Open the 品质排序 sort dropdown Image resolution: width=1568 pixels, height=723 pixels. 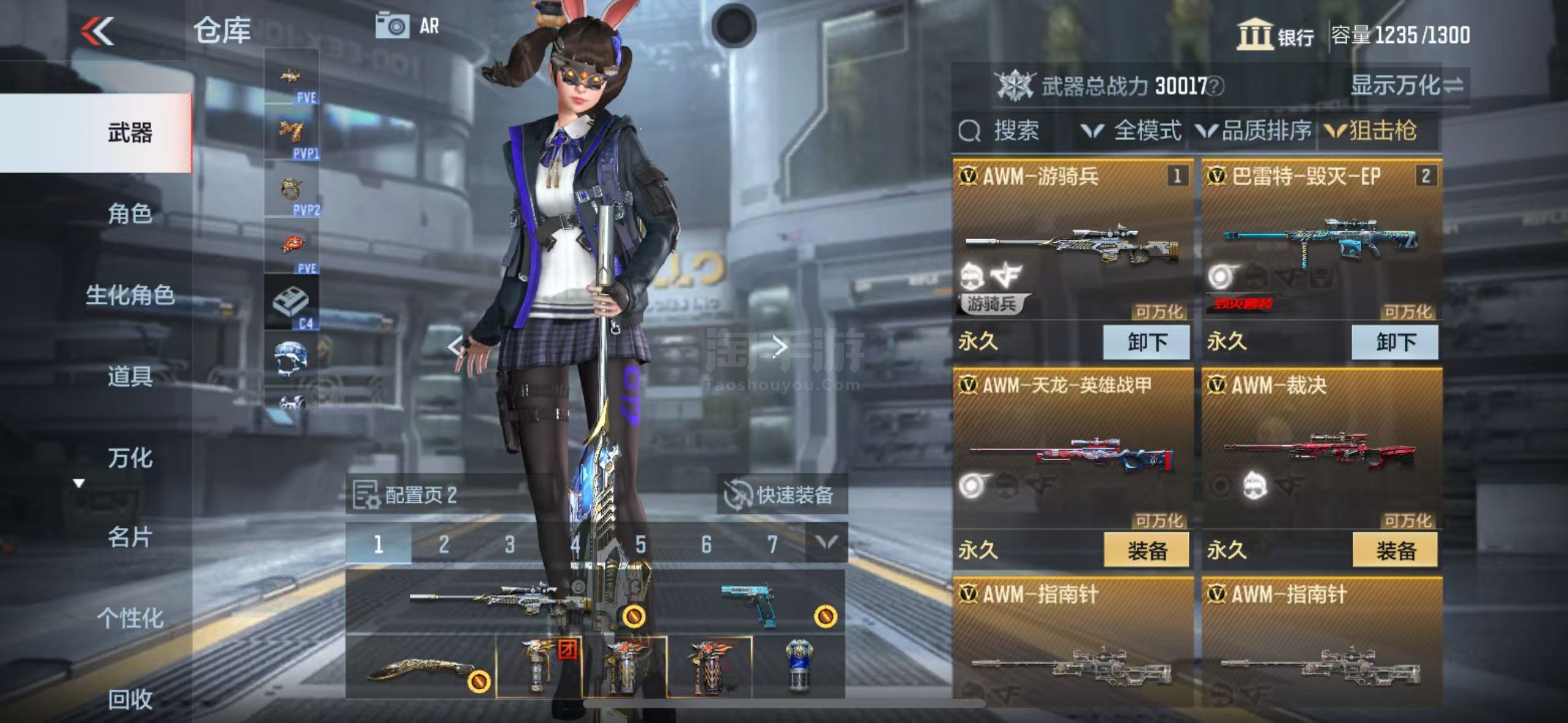click(x=1255, y=131)
